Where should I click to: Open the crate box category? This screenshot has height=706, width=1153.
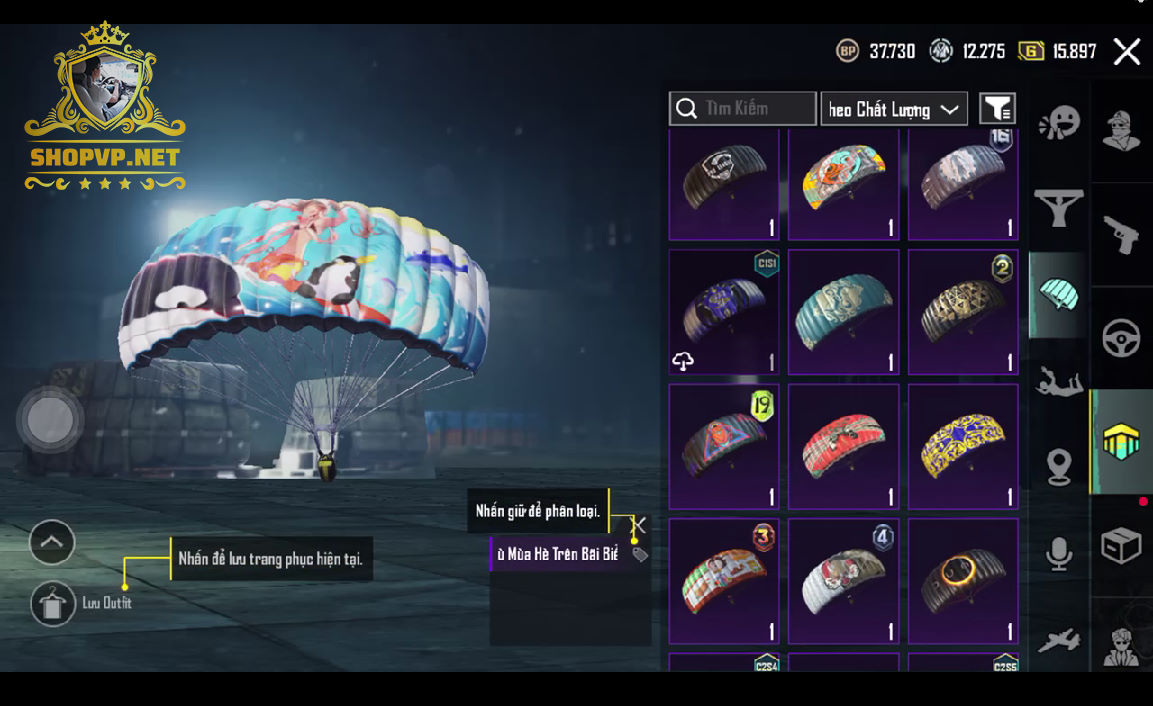click(x=1121, y=546)
